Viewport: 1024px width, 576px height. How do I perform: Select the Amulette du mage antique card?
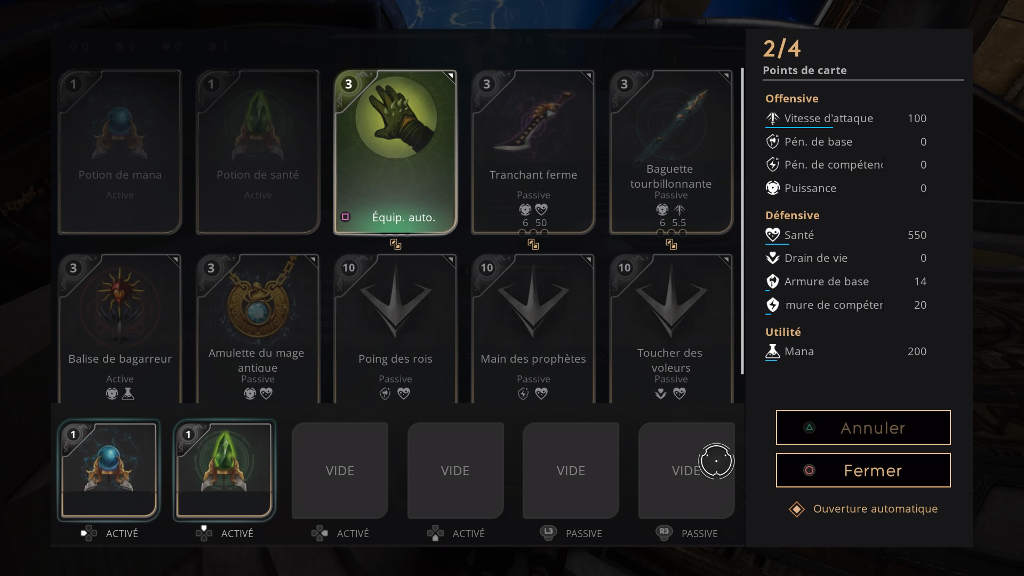tap(258, 330)
